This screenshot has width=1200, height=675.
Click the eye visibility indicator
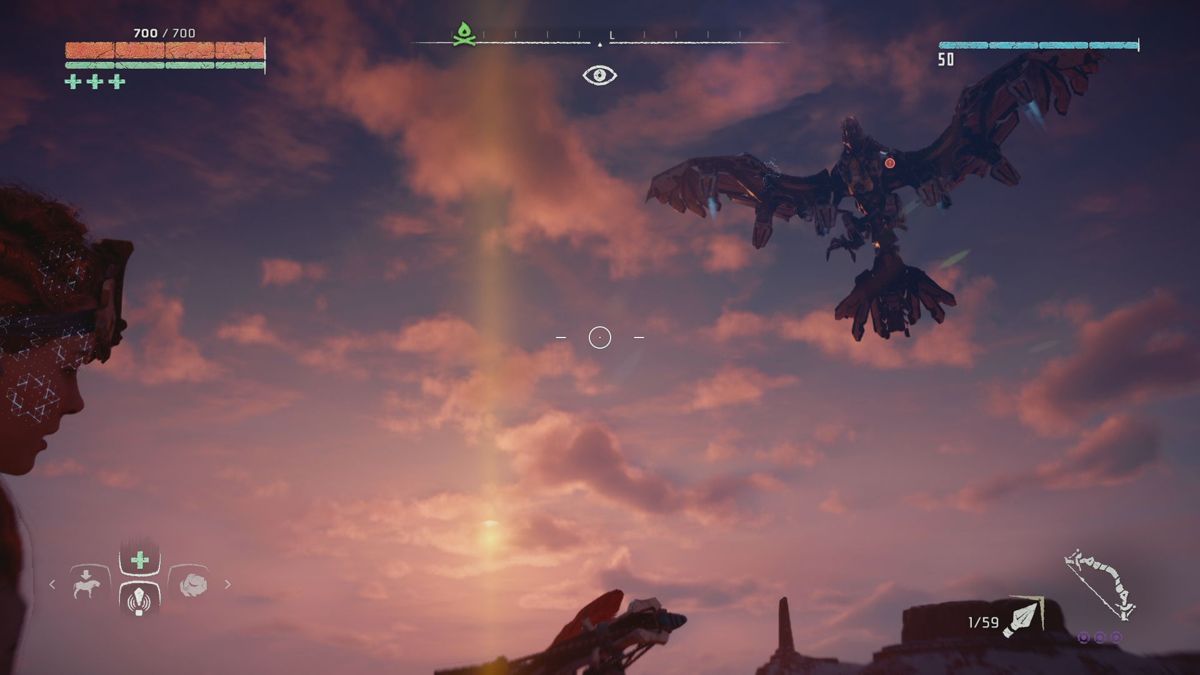(600, 75)
